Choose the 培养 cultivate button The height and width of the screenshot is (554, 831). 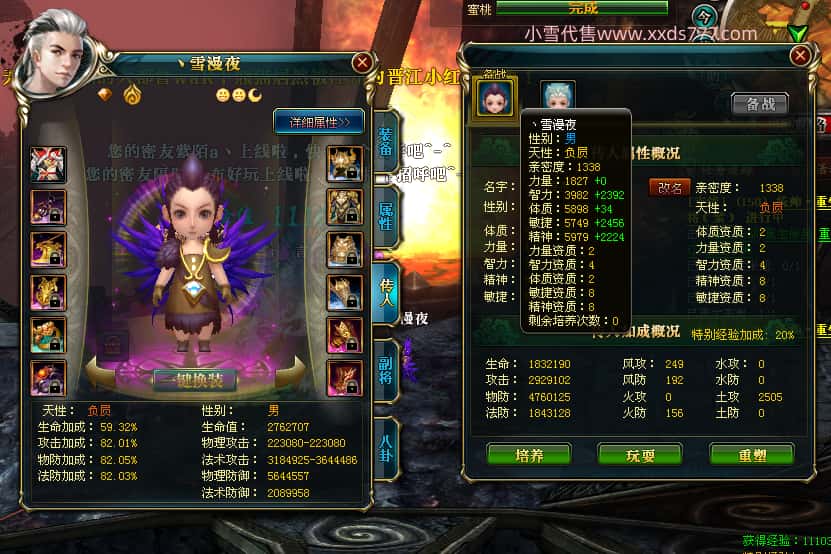pos(529,453)
